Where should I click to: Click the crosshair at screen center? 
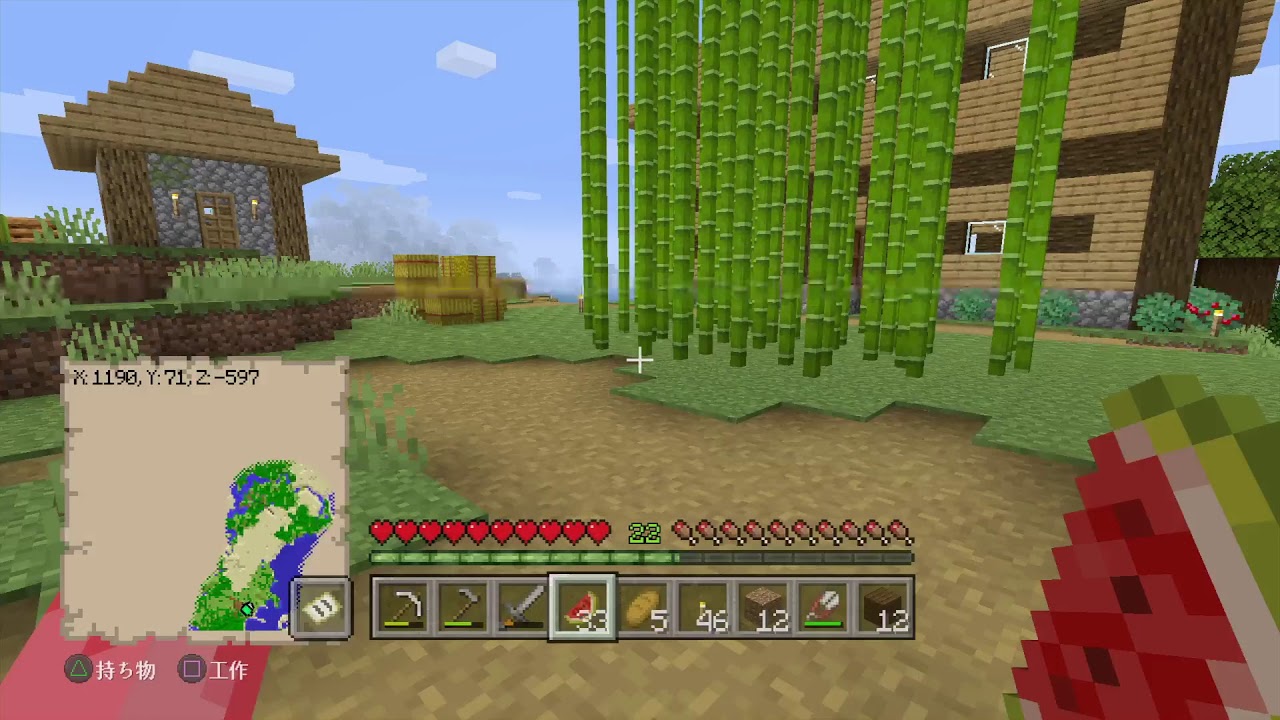tap(640, 360)
